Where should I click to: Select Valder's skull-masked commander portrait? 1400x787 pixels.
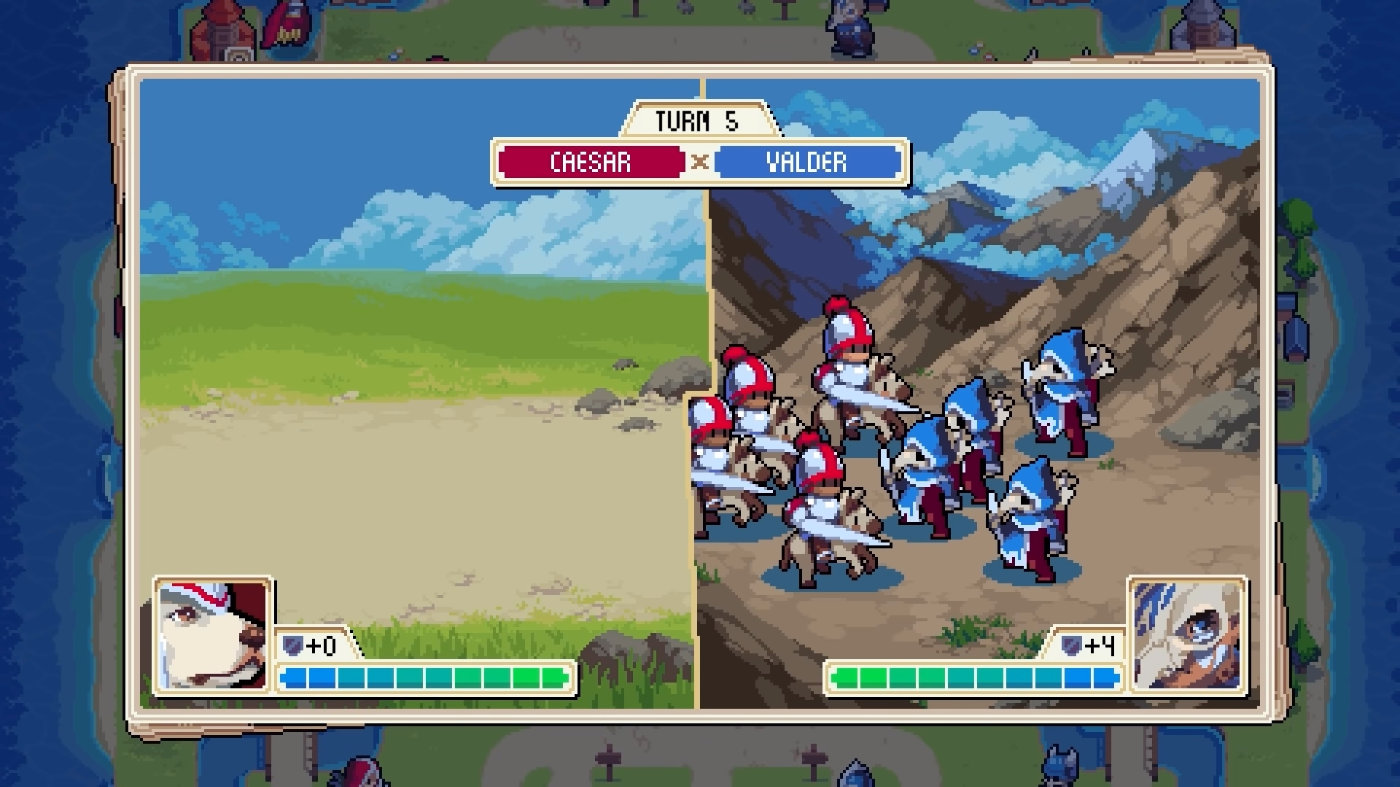pos(1187,636)
